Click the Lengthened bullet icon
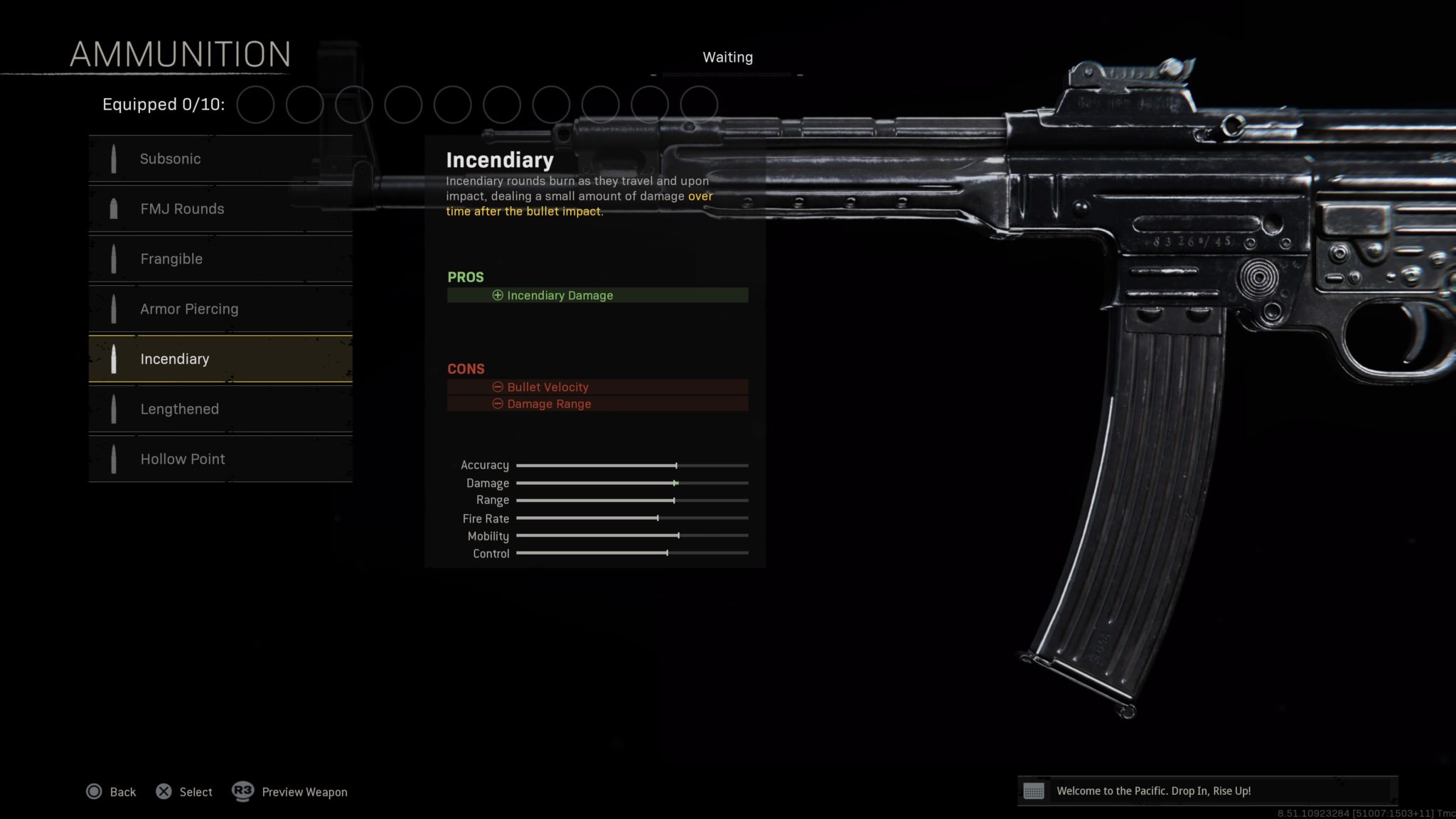The image size is (1456, 819). tap(114, 409)
